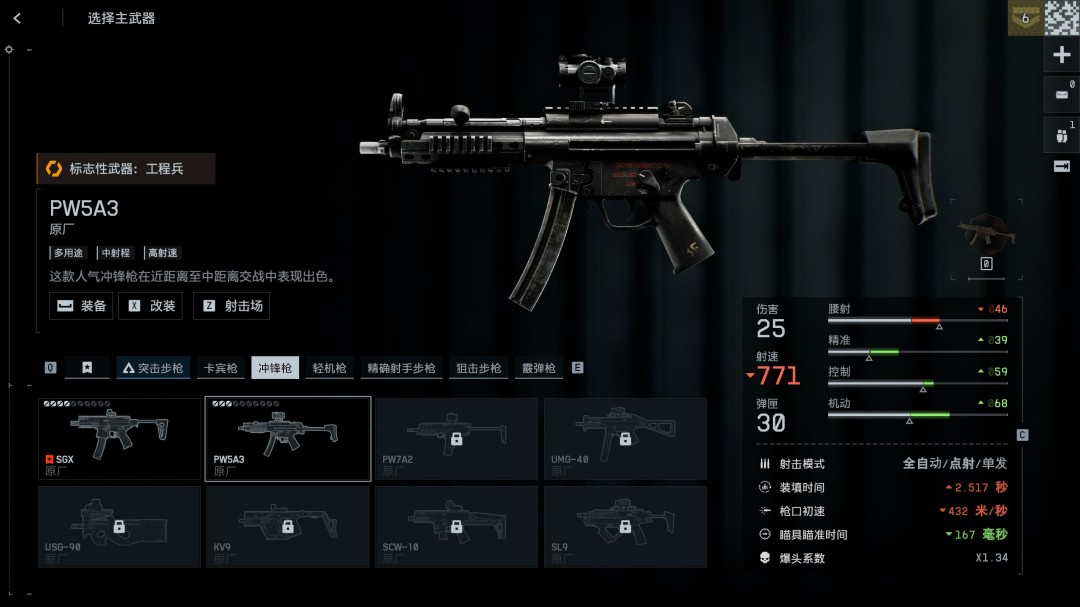Select the 卡宾枪 carbine category
The image size is (1080, 607).
point(221,368)
